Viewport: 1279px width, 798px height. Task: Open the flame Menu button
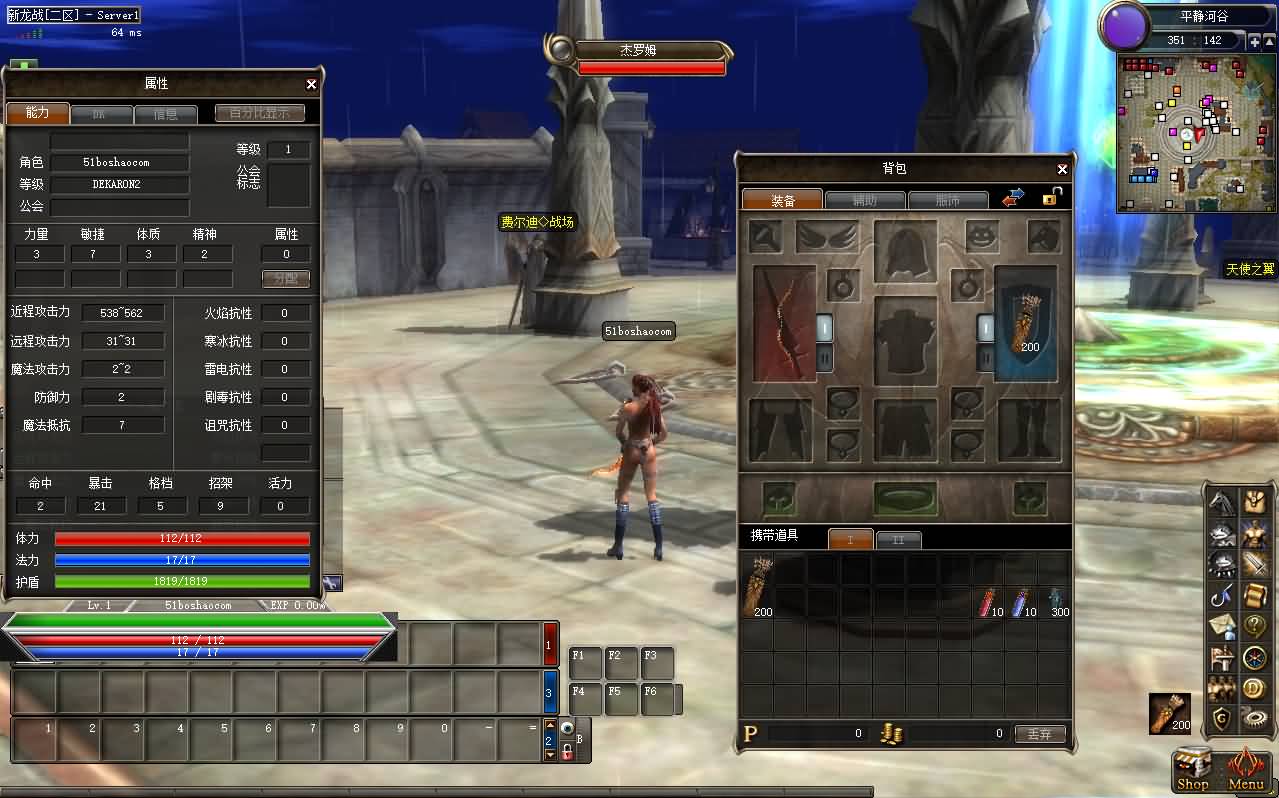(1246, 768)
